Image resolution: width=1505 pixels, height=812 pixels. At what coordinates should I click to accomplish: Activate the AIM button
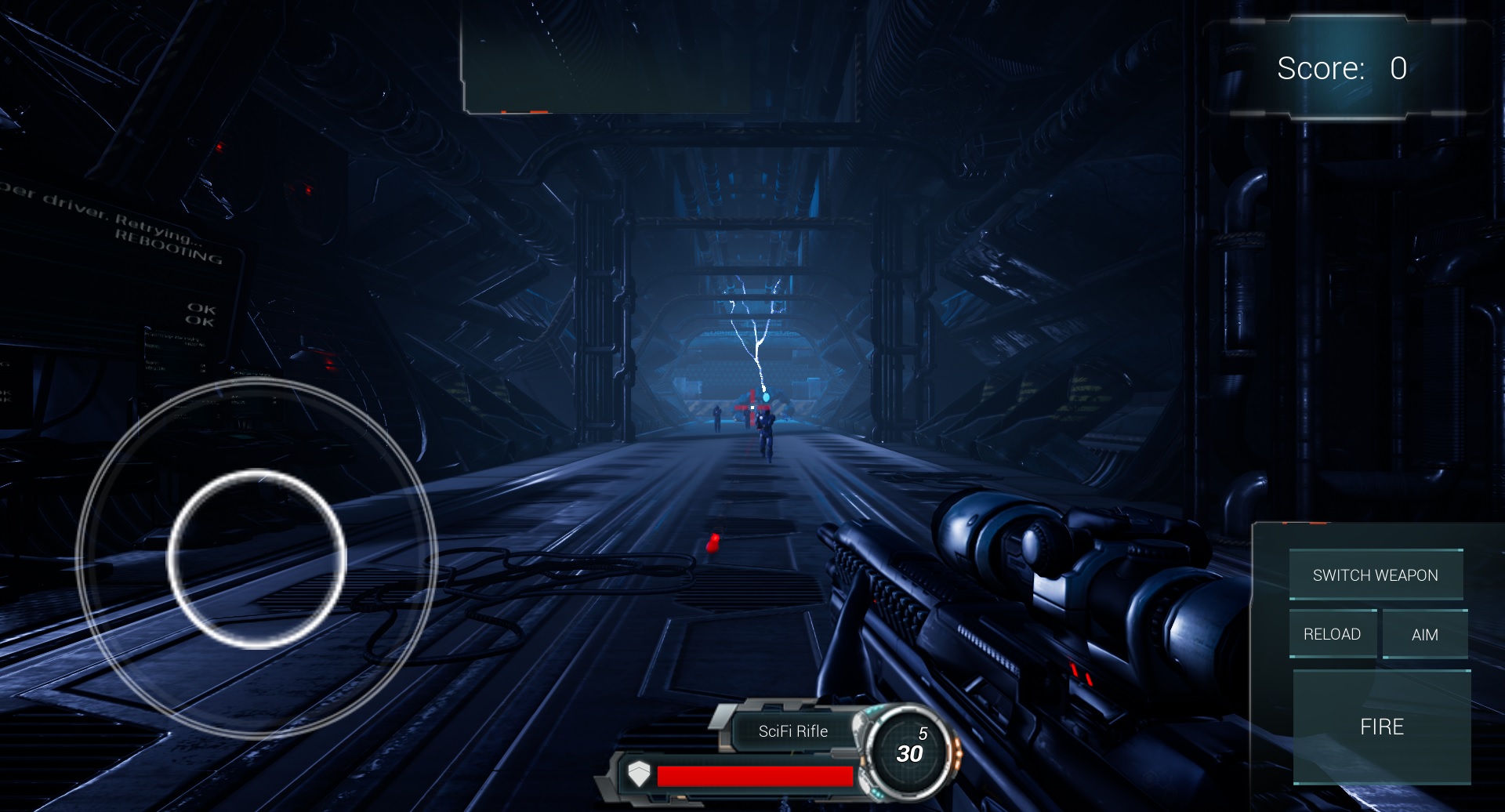point(1424,634)
